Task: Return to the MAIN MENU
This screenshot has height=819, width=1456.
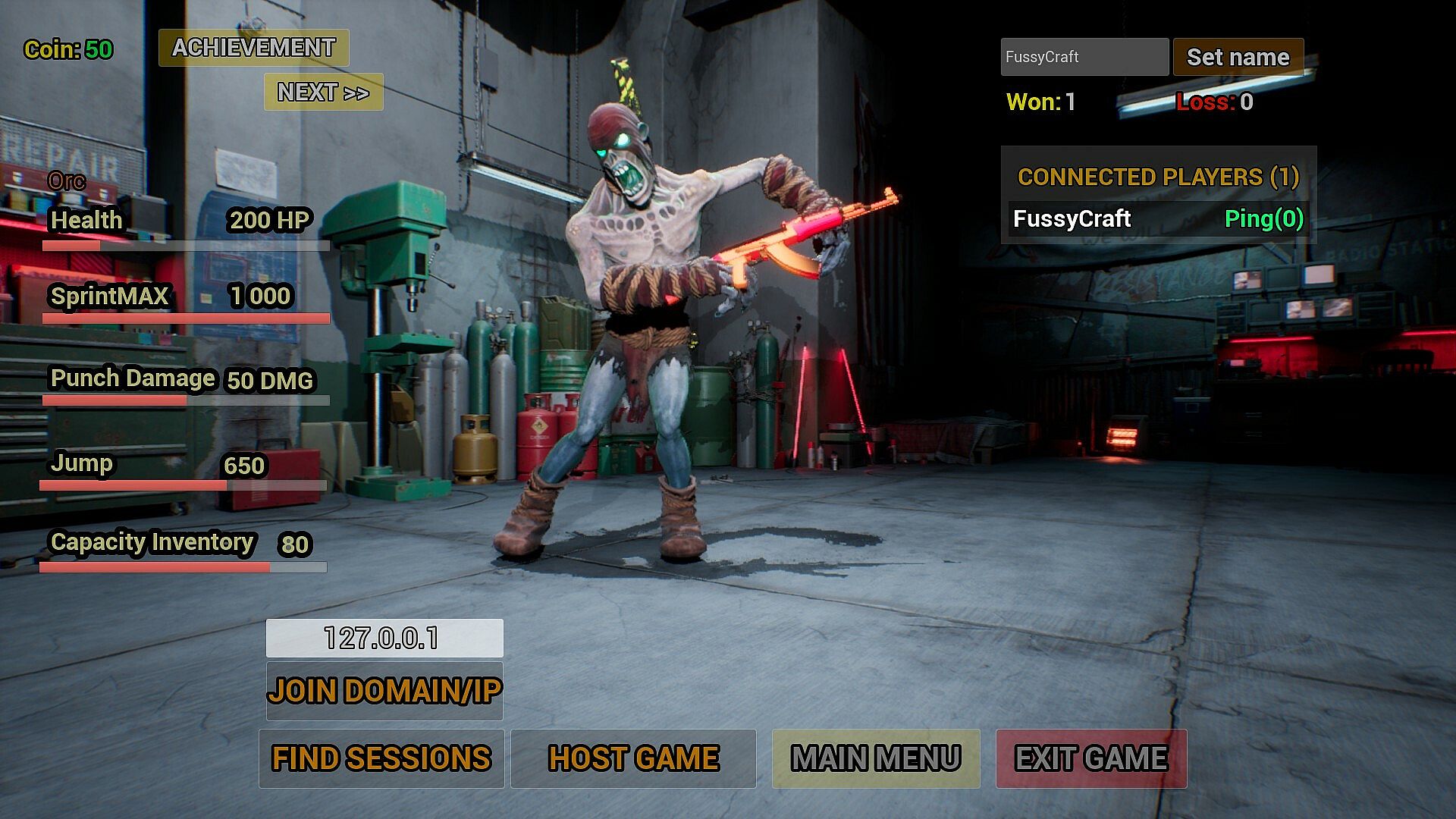Action: (x=875, y=758)
